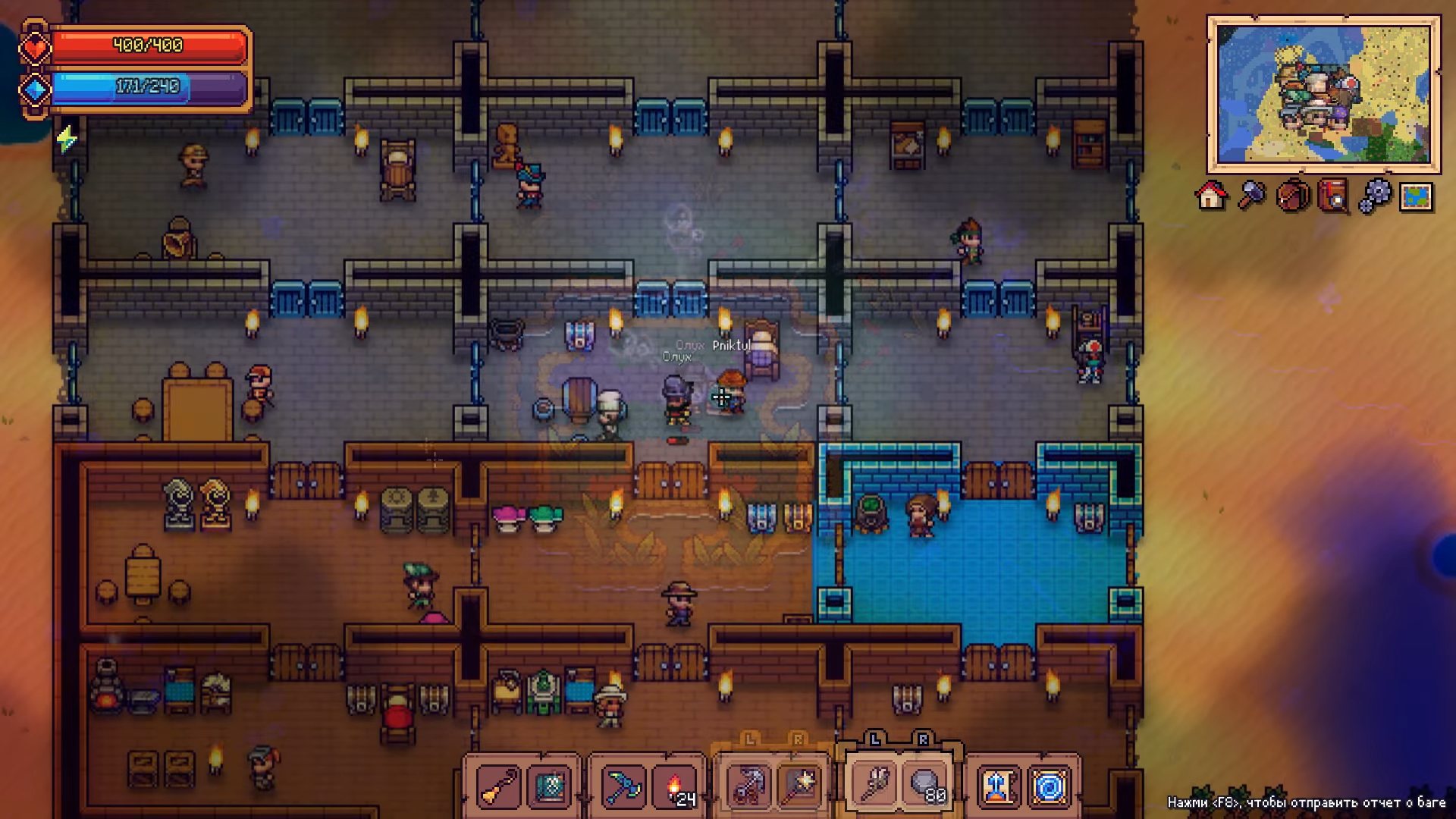Open the minimap in the corner
Image resolution: width=1456 pixels, height=819 pixels.
[1323, 94]
